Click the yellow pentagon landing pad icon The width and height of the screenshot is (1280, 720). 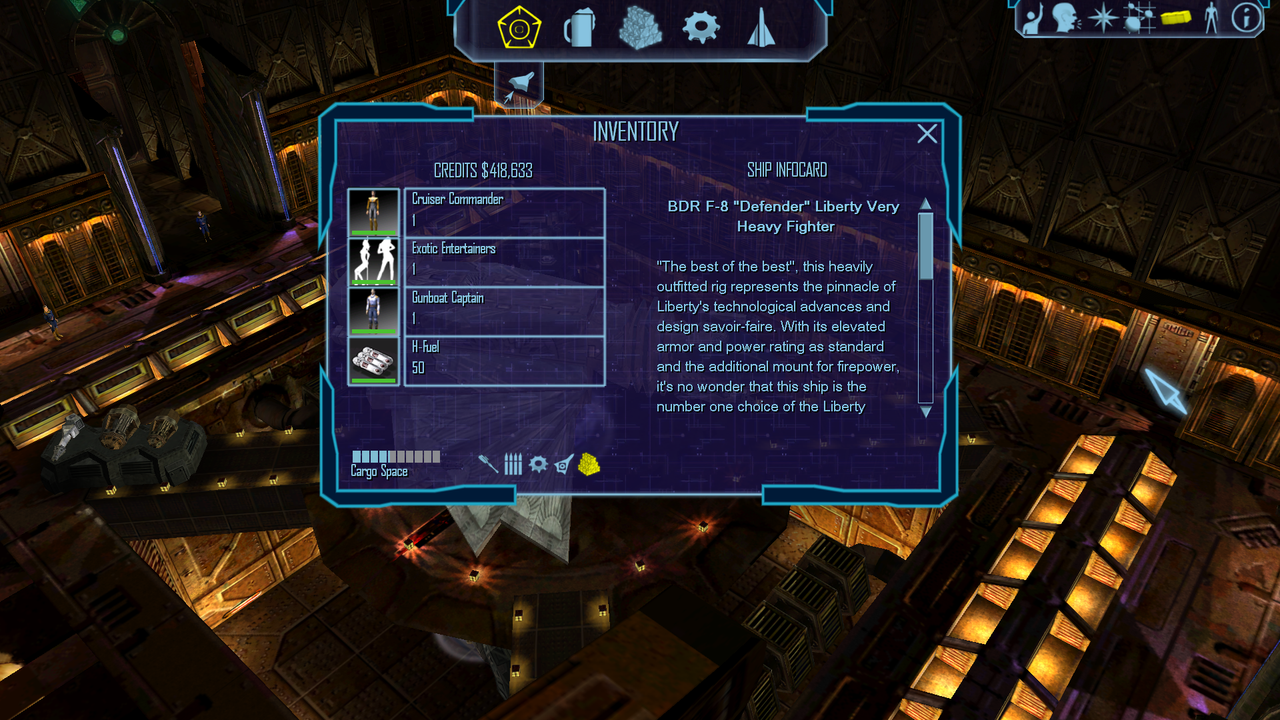(519, 28)
